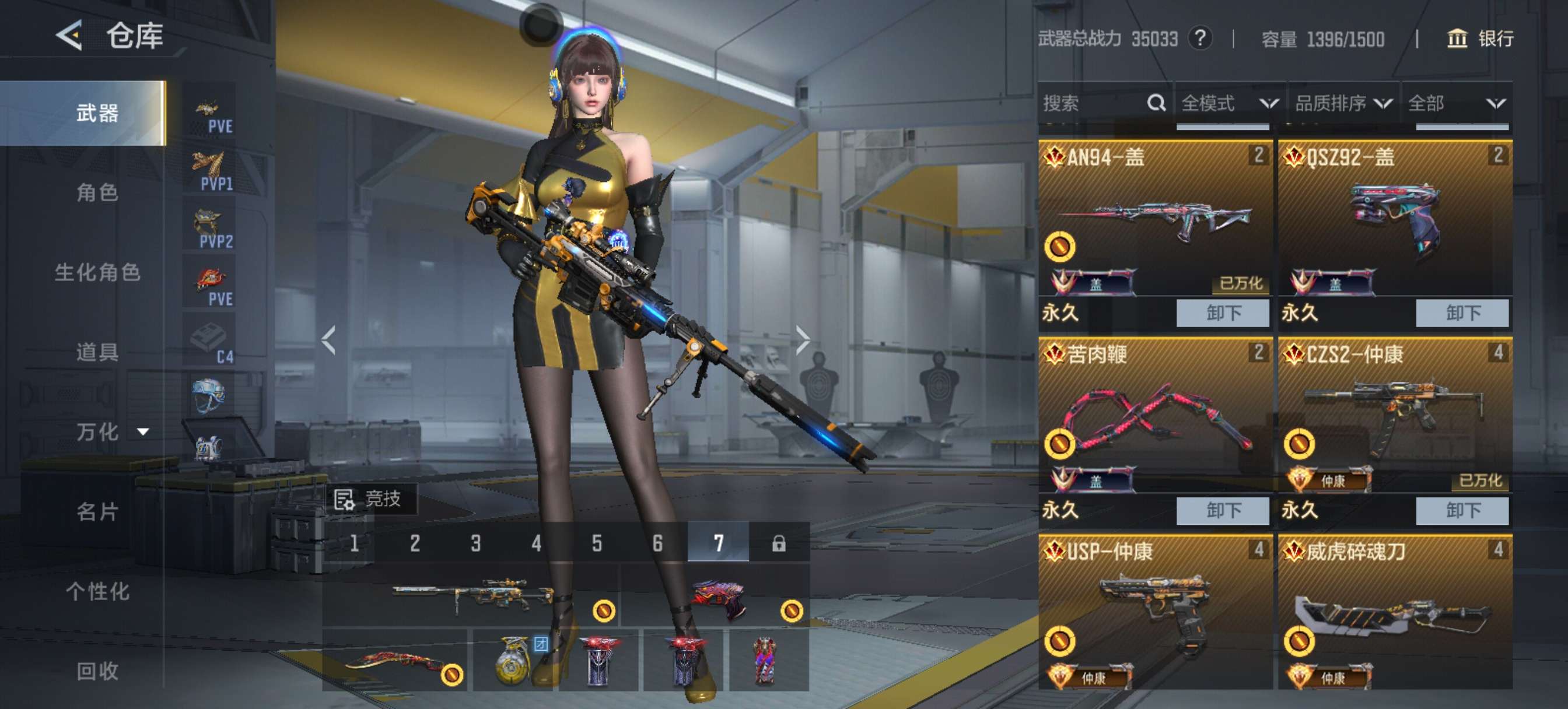
Task: Switch to the 生化角色 category
Action: coord(97,272)
